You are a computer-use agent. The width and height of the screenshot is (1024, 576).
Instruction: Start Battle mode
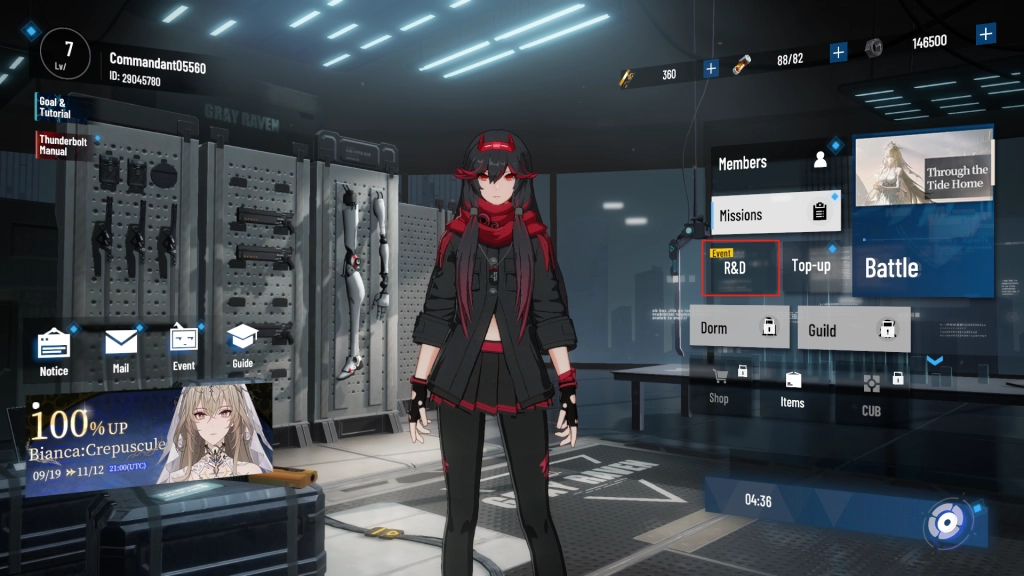pyautogui.click(x=923, y=267)
